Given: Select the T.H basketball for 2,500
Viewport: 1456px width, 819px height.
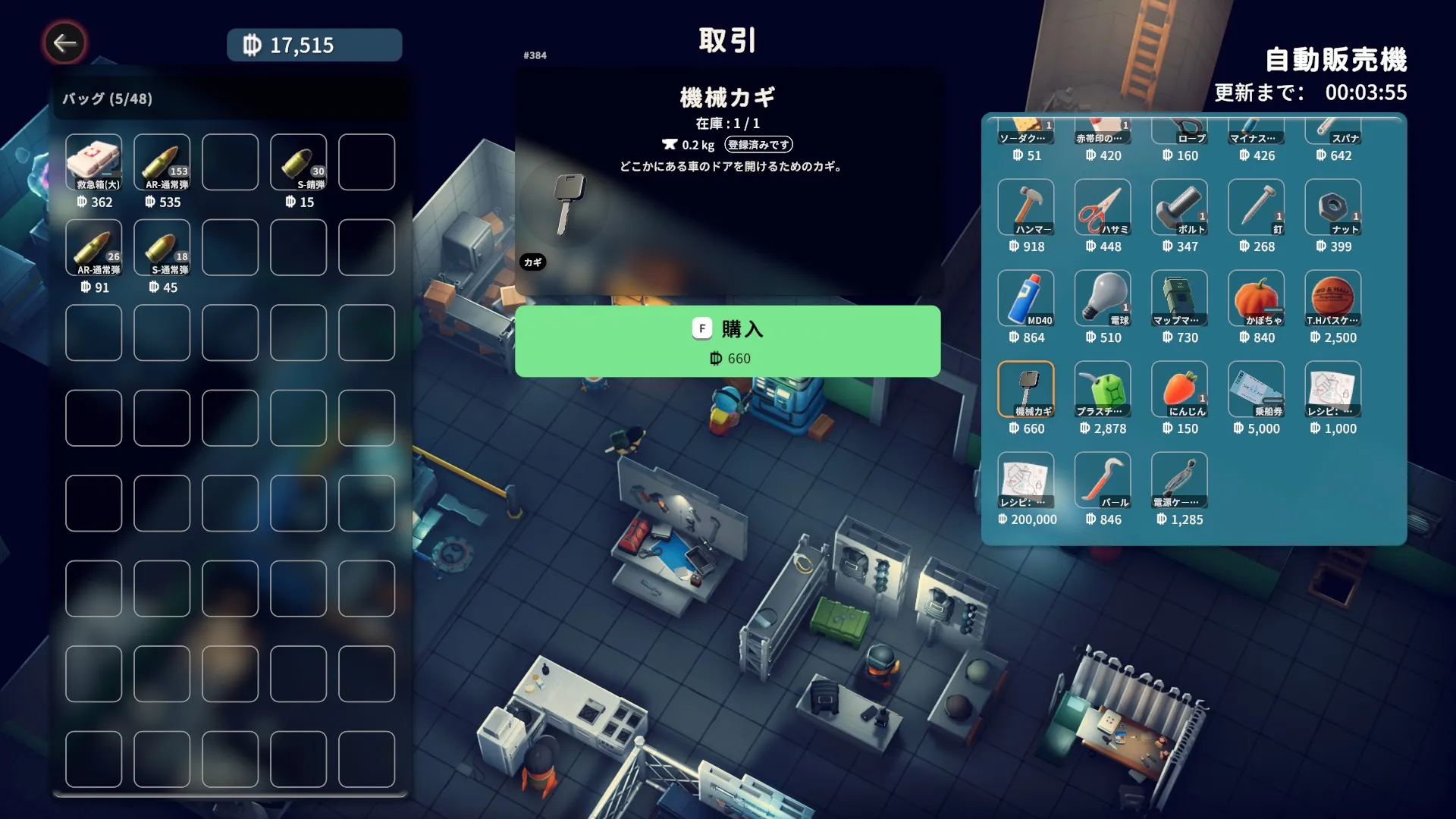Looking at the screenshot, I should (1332, 298).
